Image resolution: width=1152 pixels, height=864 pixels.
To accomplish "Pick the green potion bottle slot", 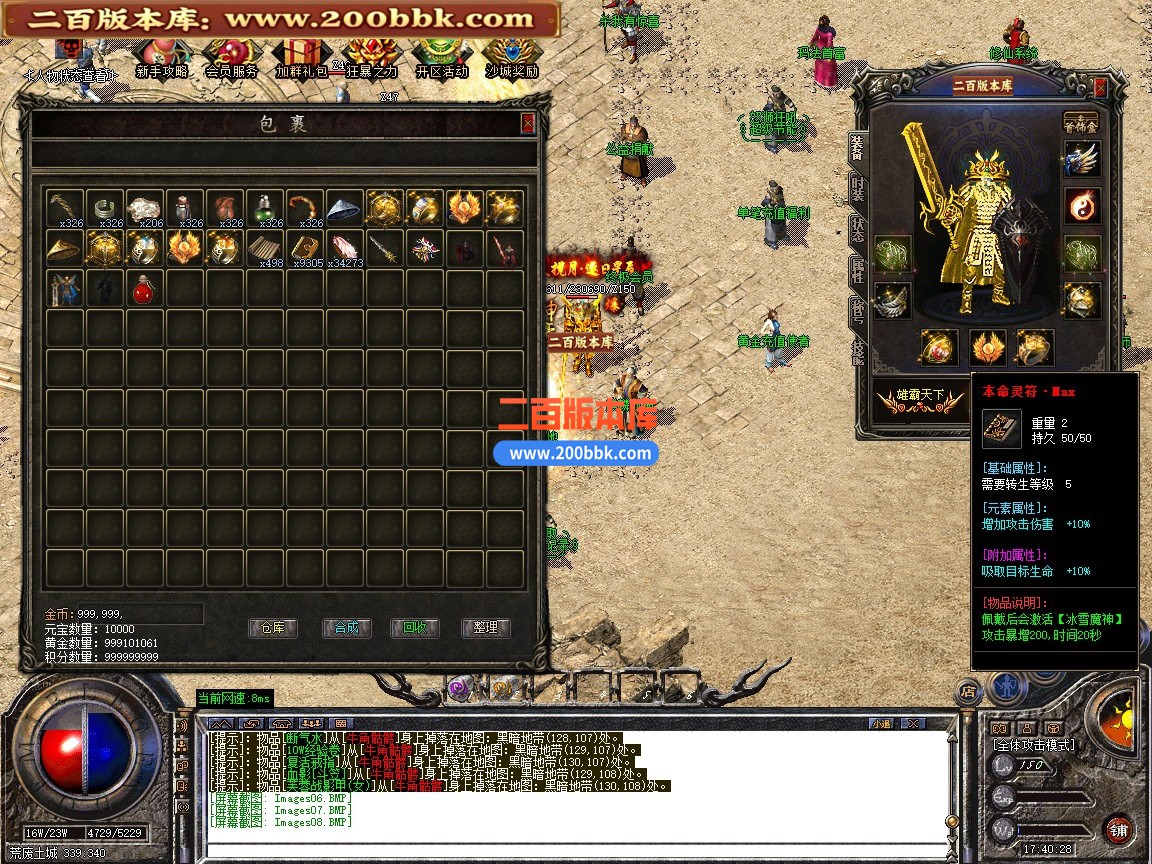I will click(x=264, y=208).
